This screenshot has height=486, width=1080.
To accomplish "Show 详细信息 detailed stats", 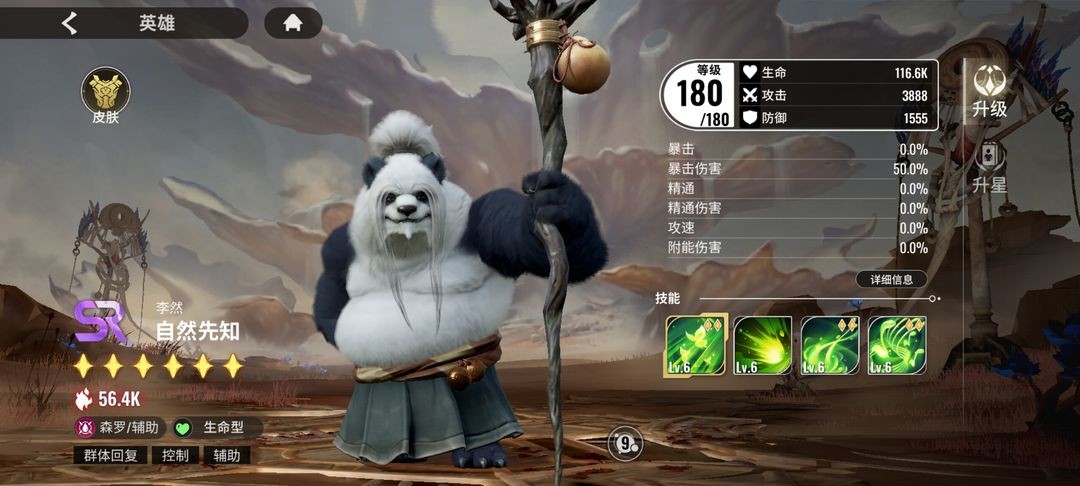I will coord(891,279).
